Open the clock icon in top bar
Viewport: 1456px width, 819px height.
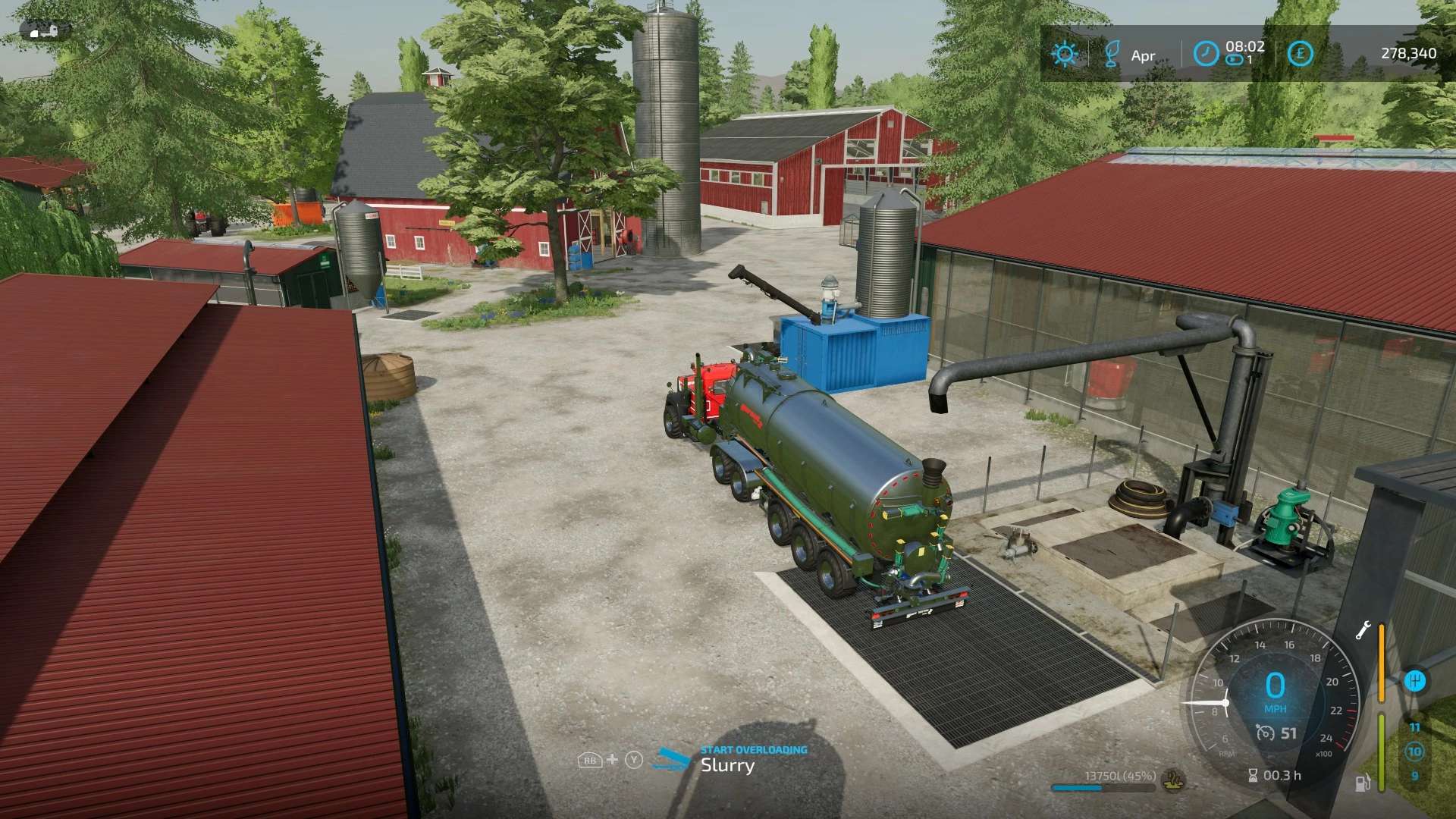point(1206,53)
